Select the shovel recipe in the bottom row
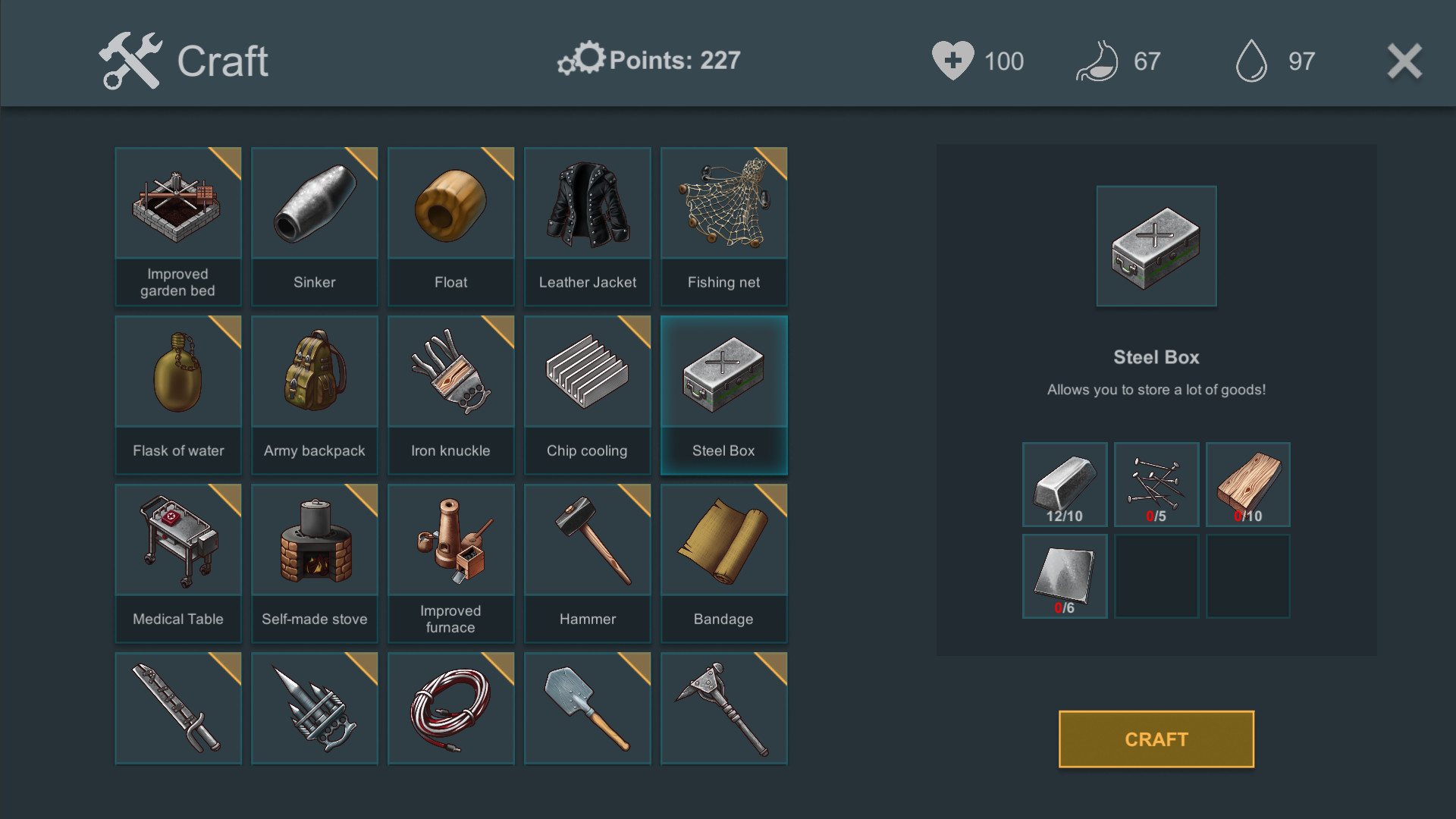The height and width of the screenshot is (819, 1456). click(x=587, y=708)
